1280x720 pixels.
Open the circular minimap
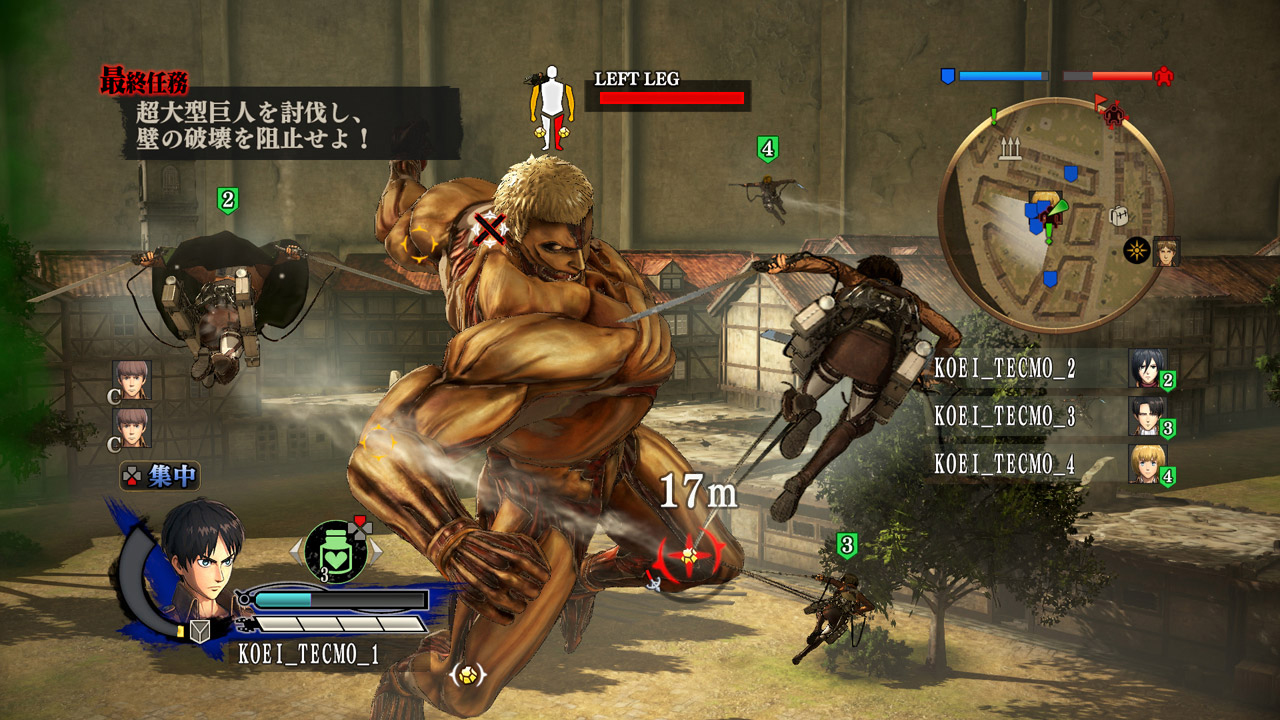[x=1054, y=214]
